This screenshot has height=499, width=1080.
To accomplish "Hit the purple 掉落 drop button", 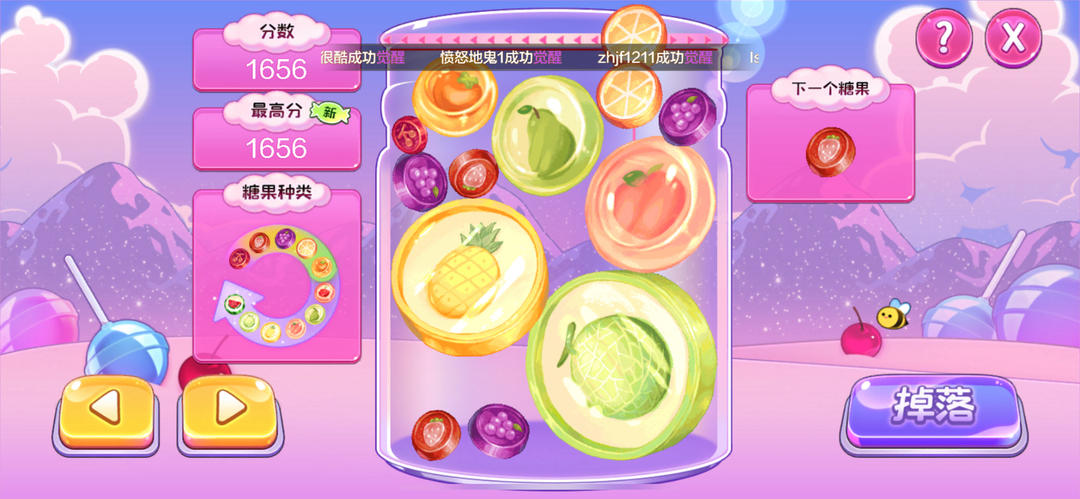I will tap(932, 407).
